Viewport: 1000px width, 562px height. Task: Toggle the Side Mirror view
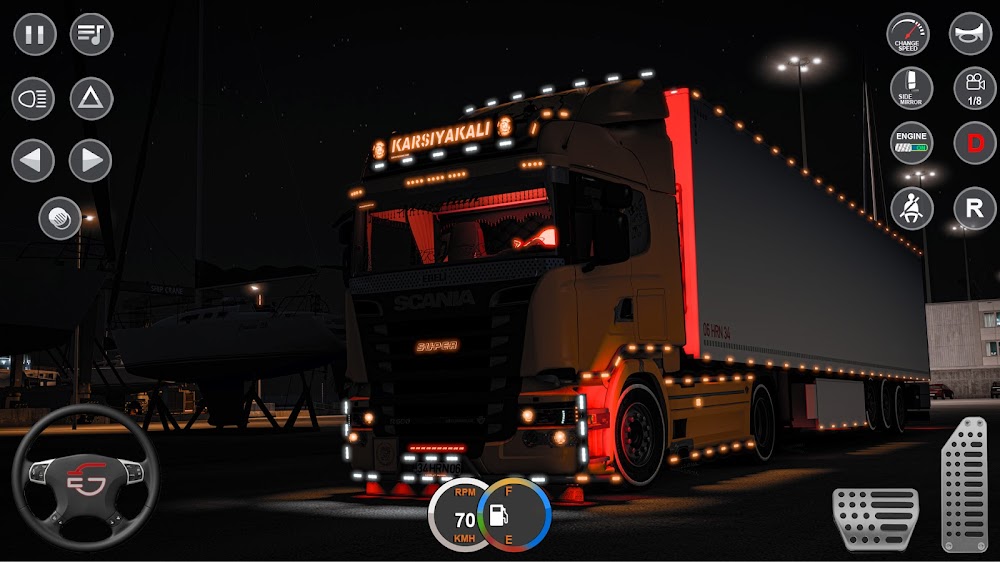tap(912, 88)
